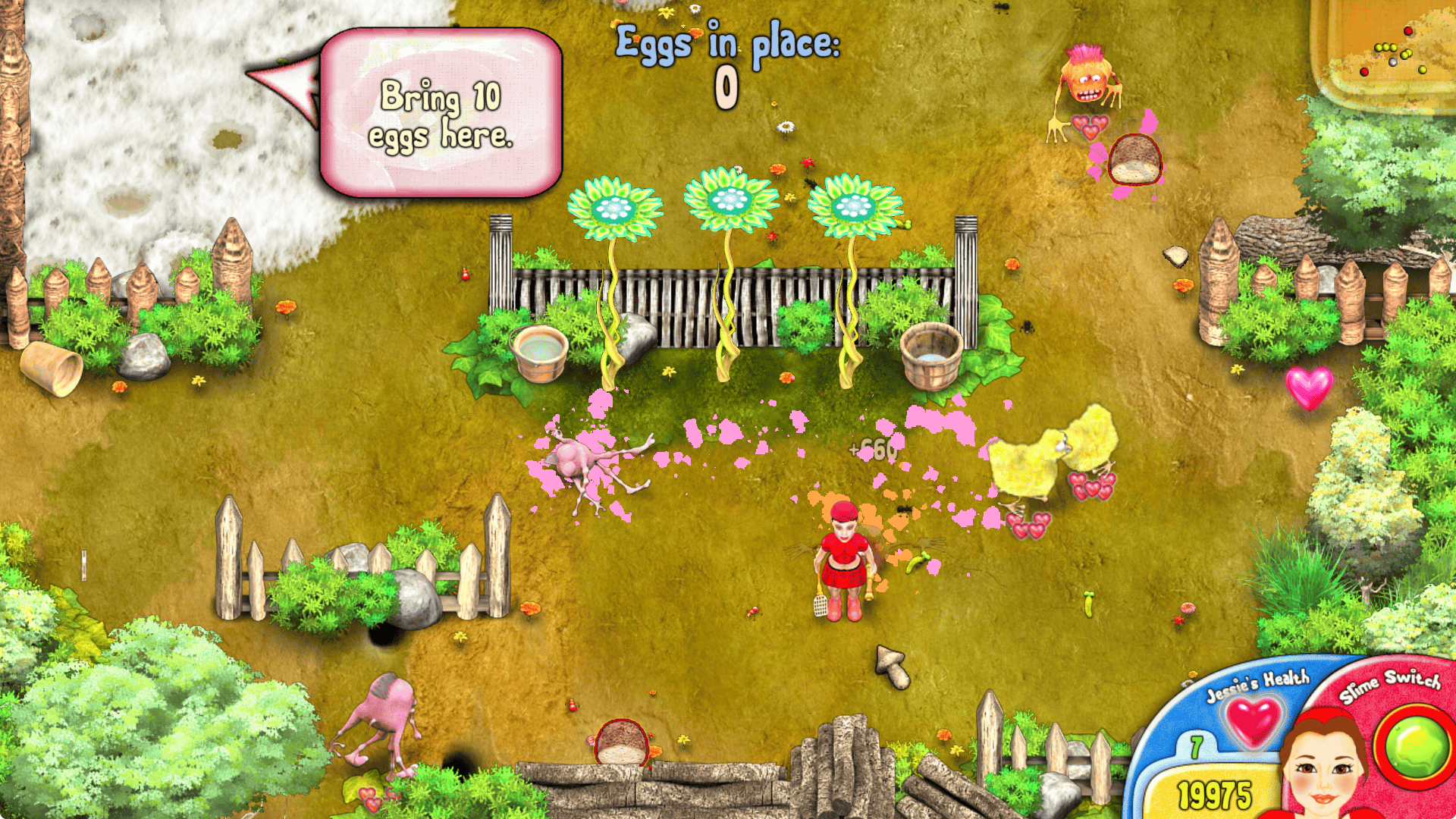Image resolution: width=1456 pixels, height=819 pixels.
Task: Click the cluster of hearts beside the chicken
Action: [x=1092, y=485]
